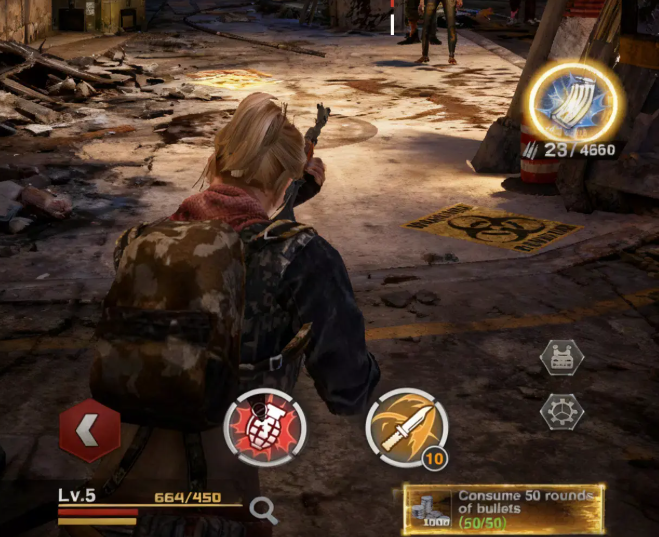Click the red hexagon back arrow

(x=90, y=431)
